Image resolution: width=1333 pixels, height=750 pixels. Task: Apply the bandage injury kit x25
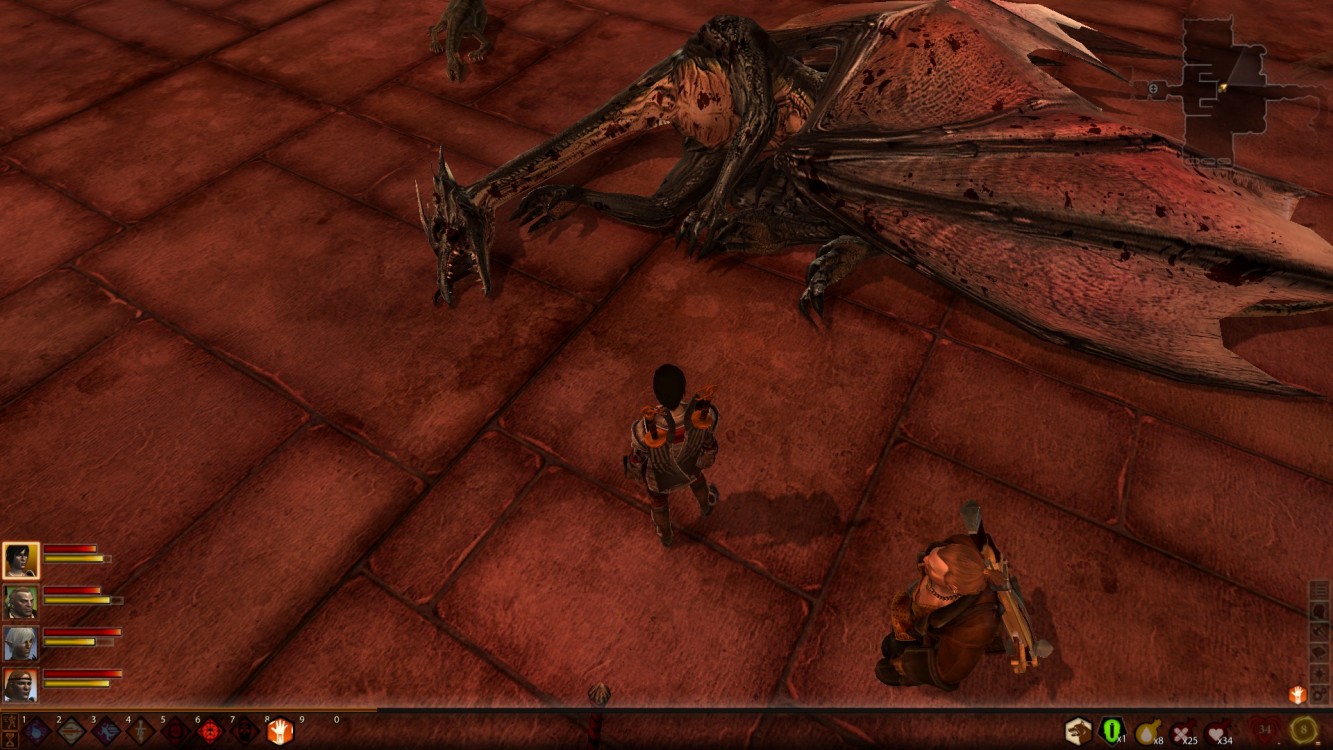(1182, 731)
